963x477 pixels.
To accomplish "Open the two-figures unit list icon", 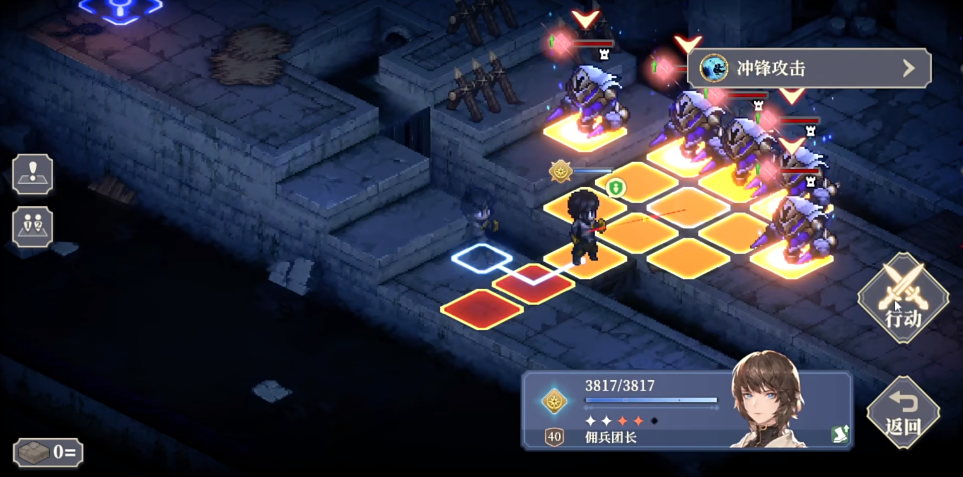I will [x=33, y=226].
